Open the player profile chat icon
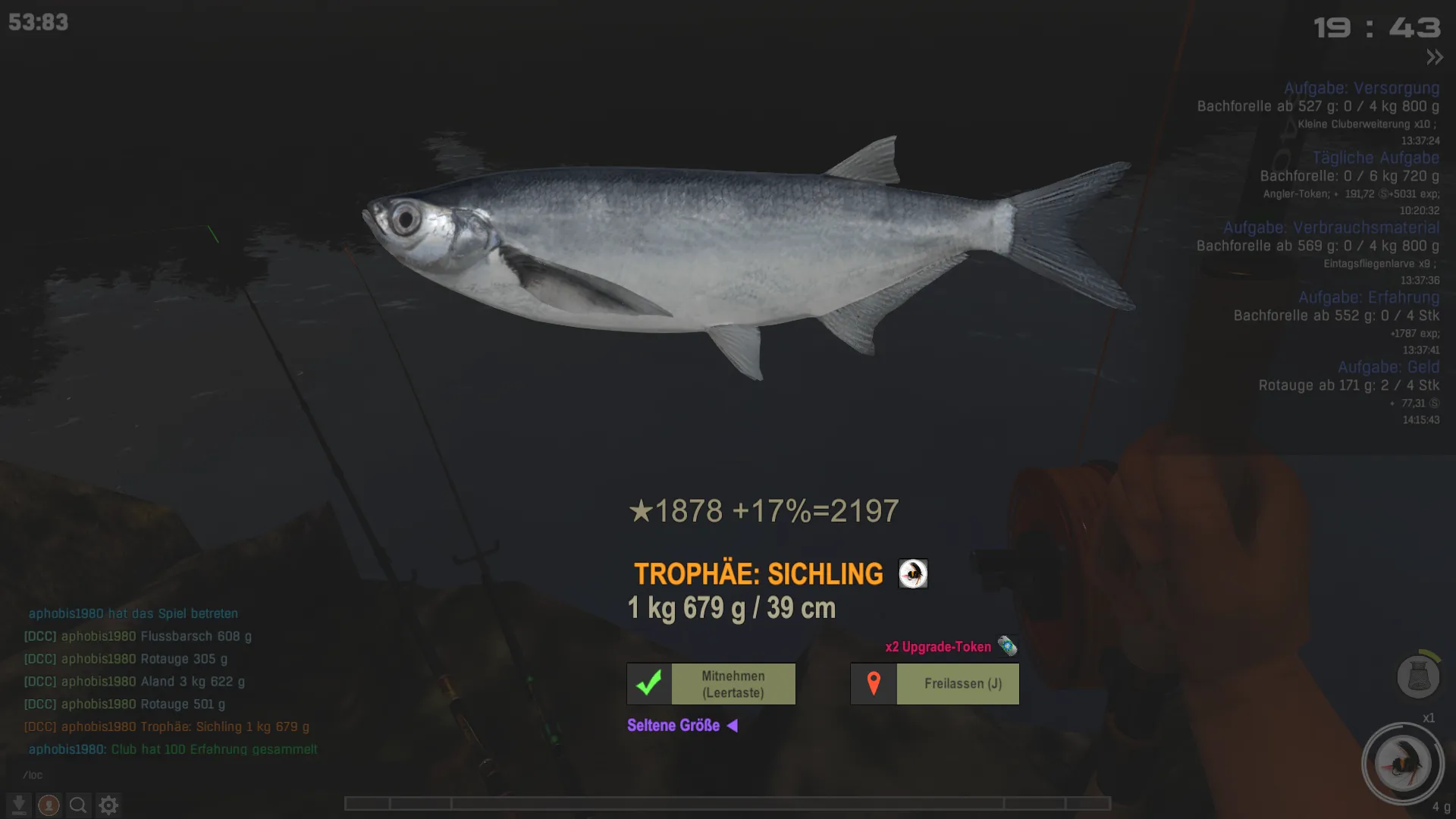 pos(49,805)
